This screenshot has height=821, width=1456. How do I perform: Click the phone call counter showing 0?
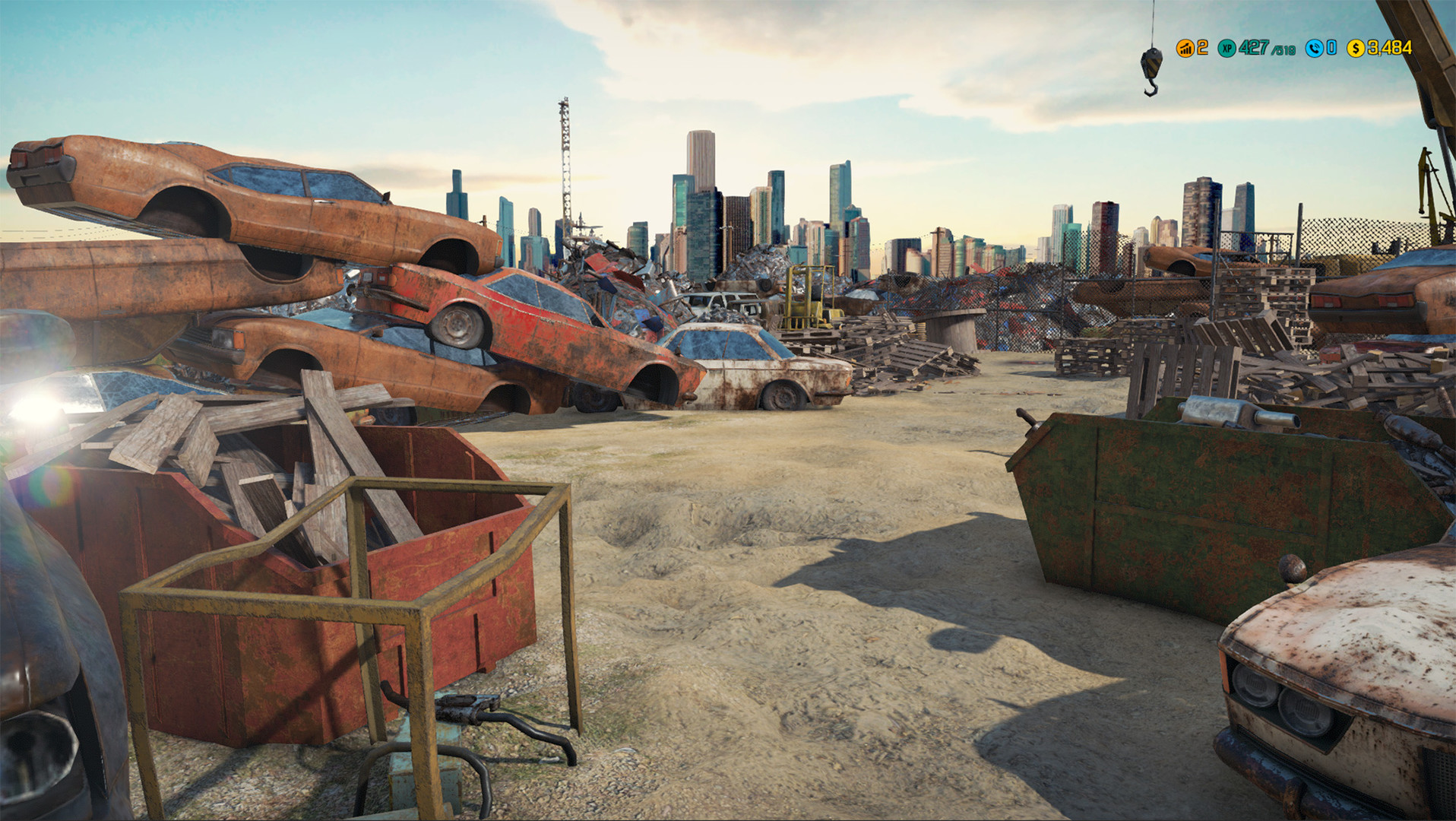pos(1331,48)
